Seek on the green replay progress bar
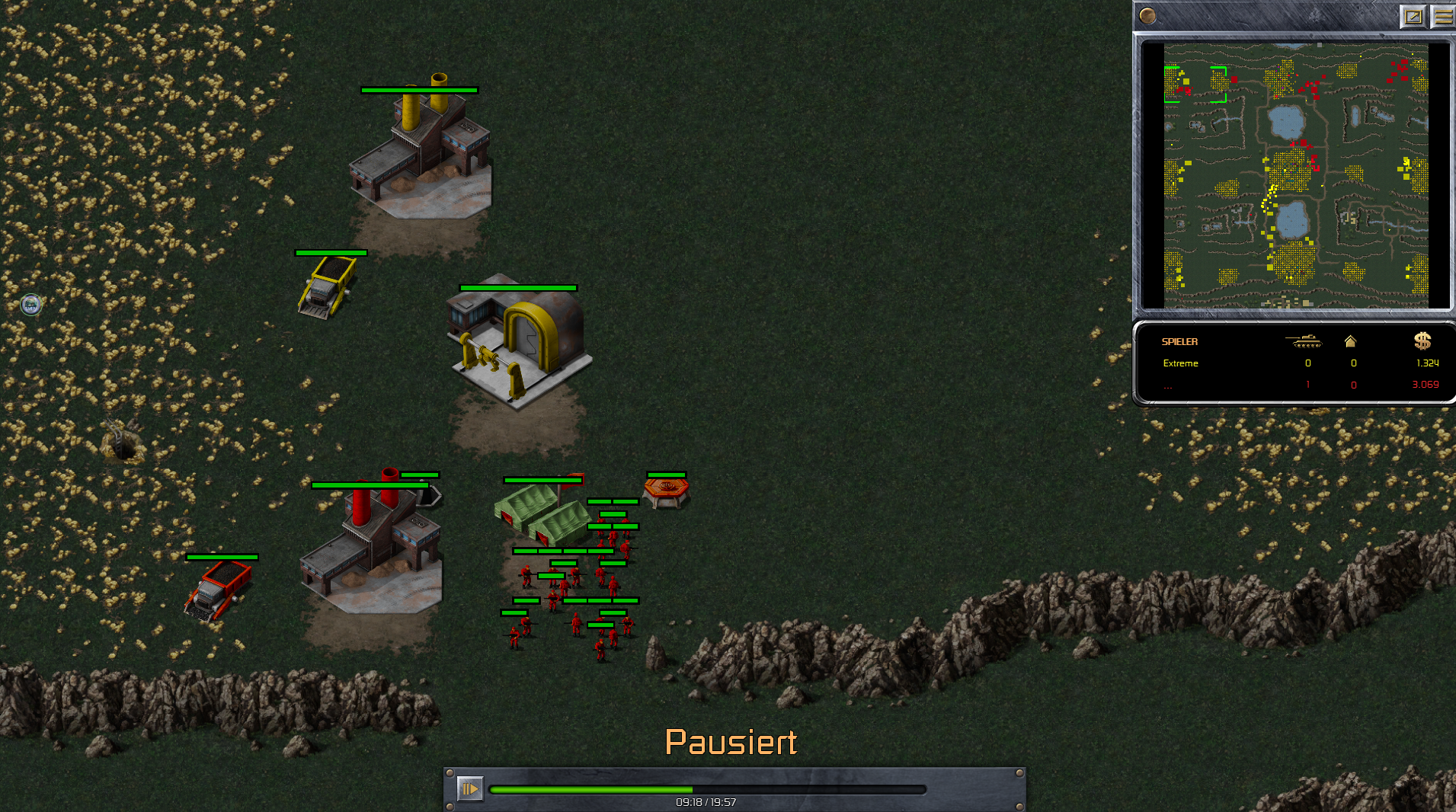Viewport: 1456px width, 812px height. (x=707, y=790)
